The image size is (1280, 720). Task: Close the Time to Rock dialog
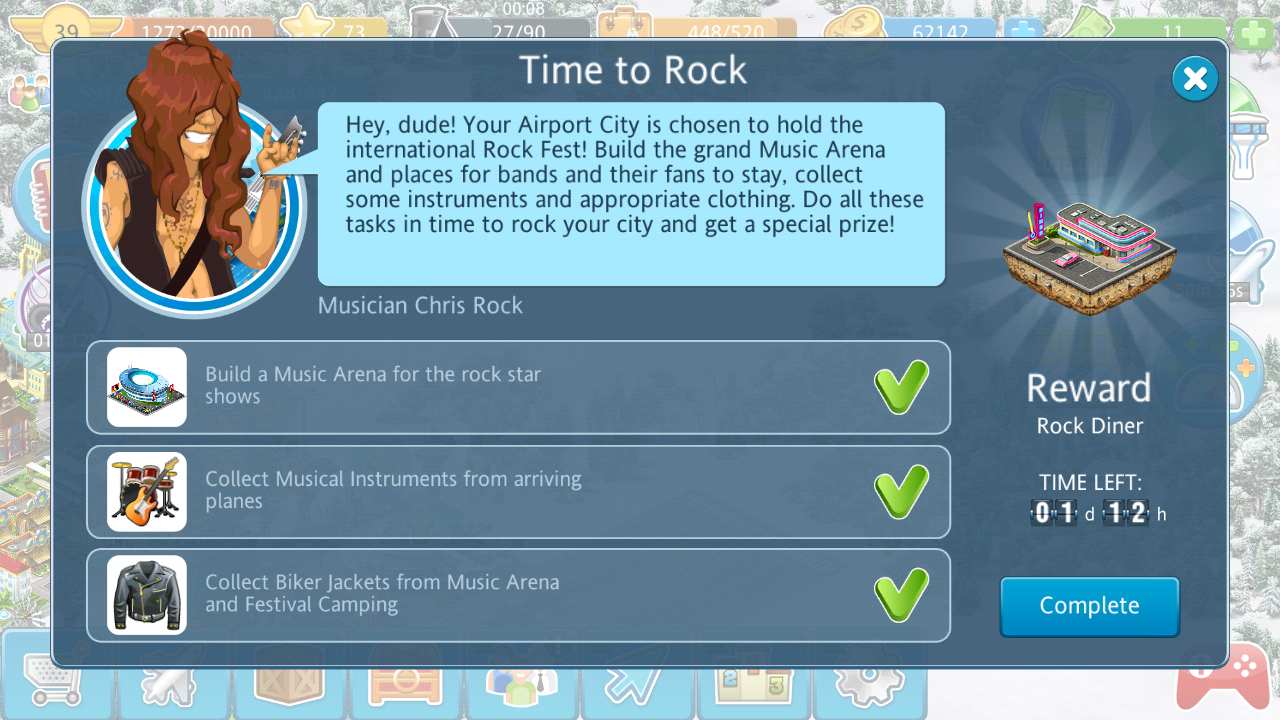pos(1195,79)
